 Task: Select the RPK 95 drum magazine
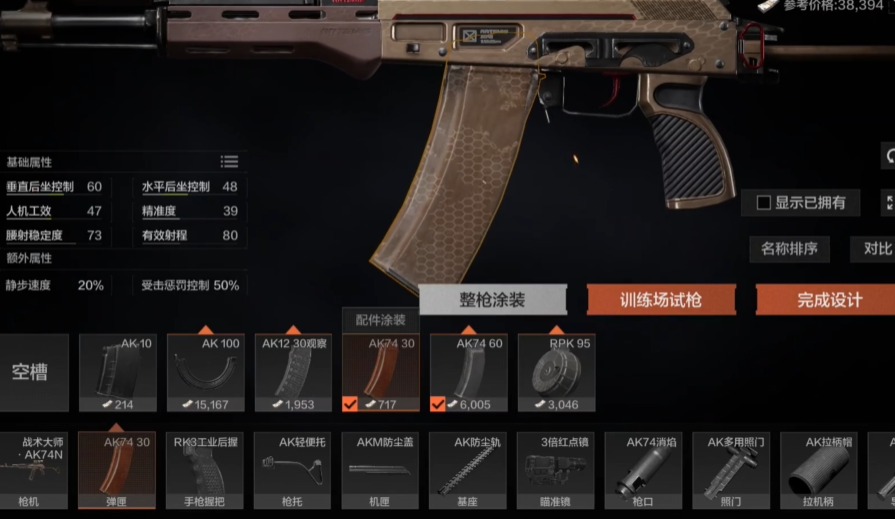pyautogui.click(x=556, y=373)
